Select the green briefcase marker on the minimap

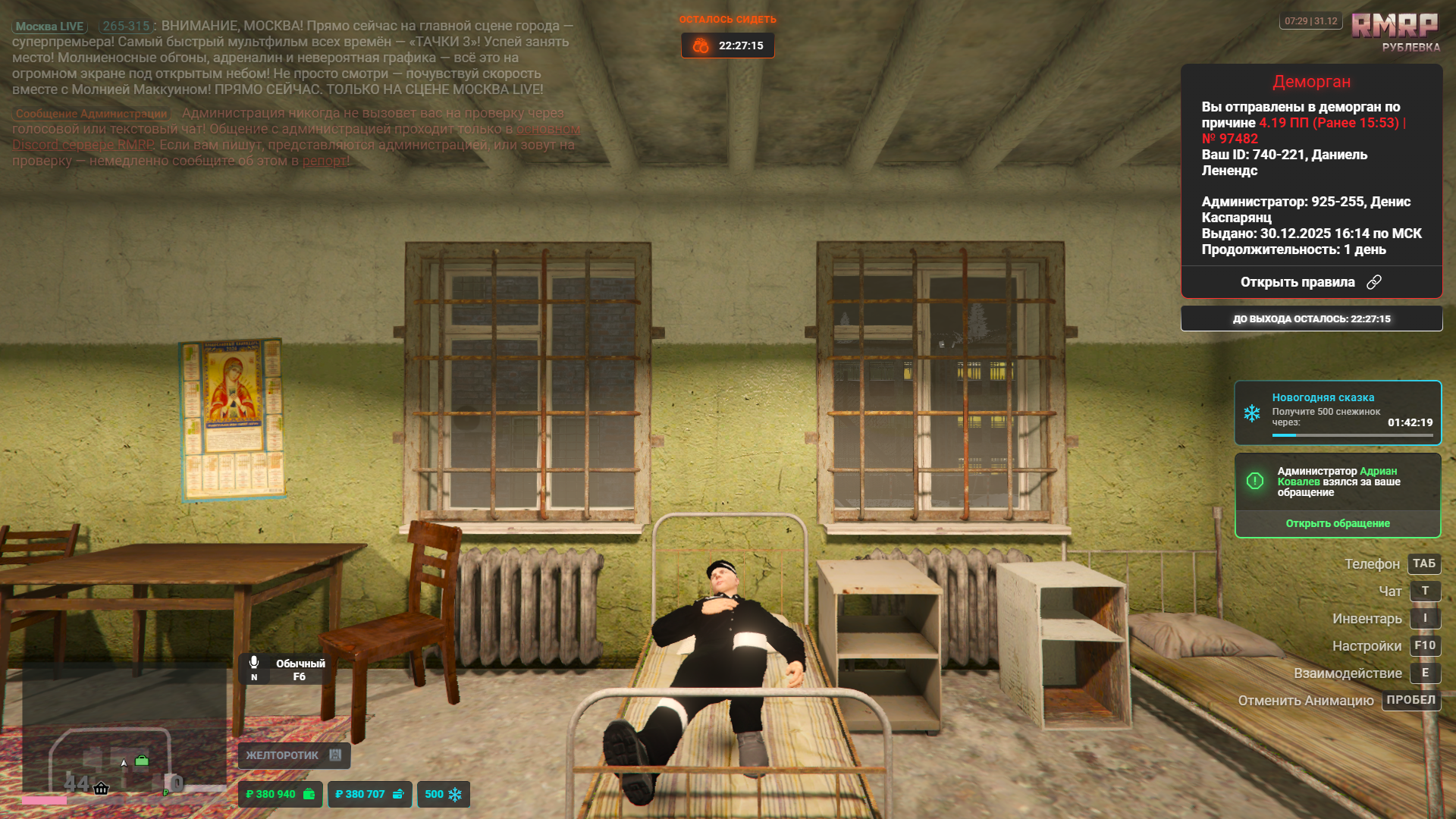coord(142,761)
